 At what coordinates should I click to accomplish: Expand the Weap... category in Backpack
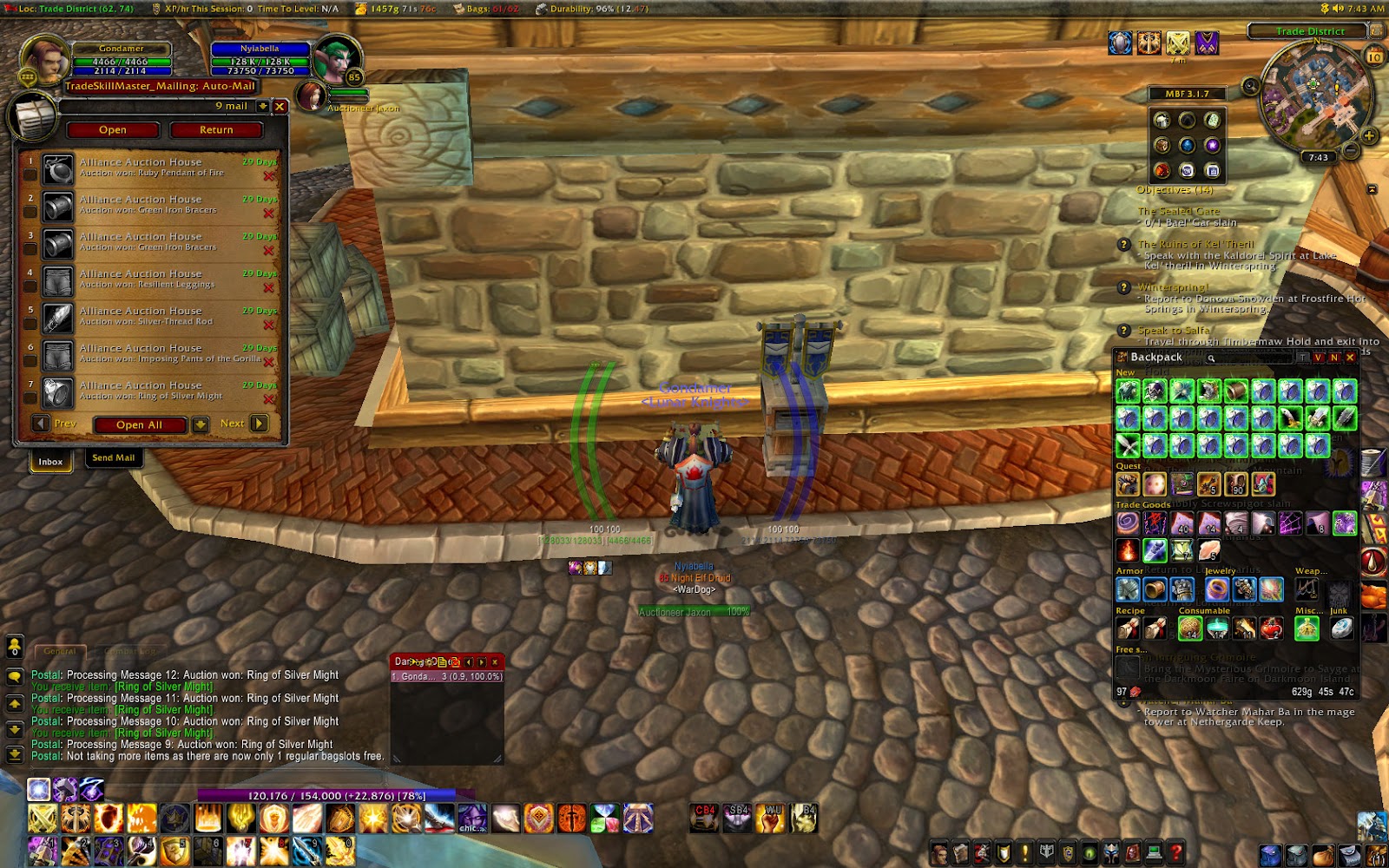[x=1311, y=571]
